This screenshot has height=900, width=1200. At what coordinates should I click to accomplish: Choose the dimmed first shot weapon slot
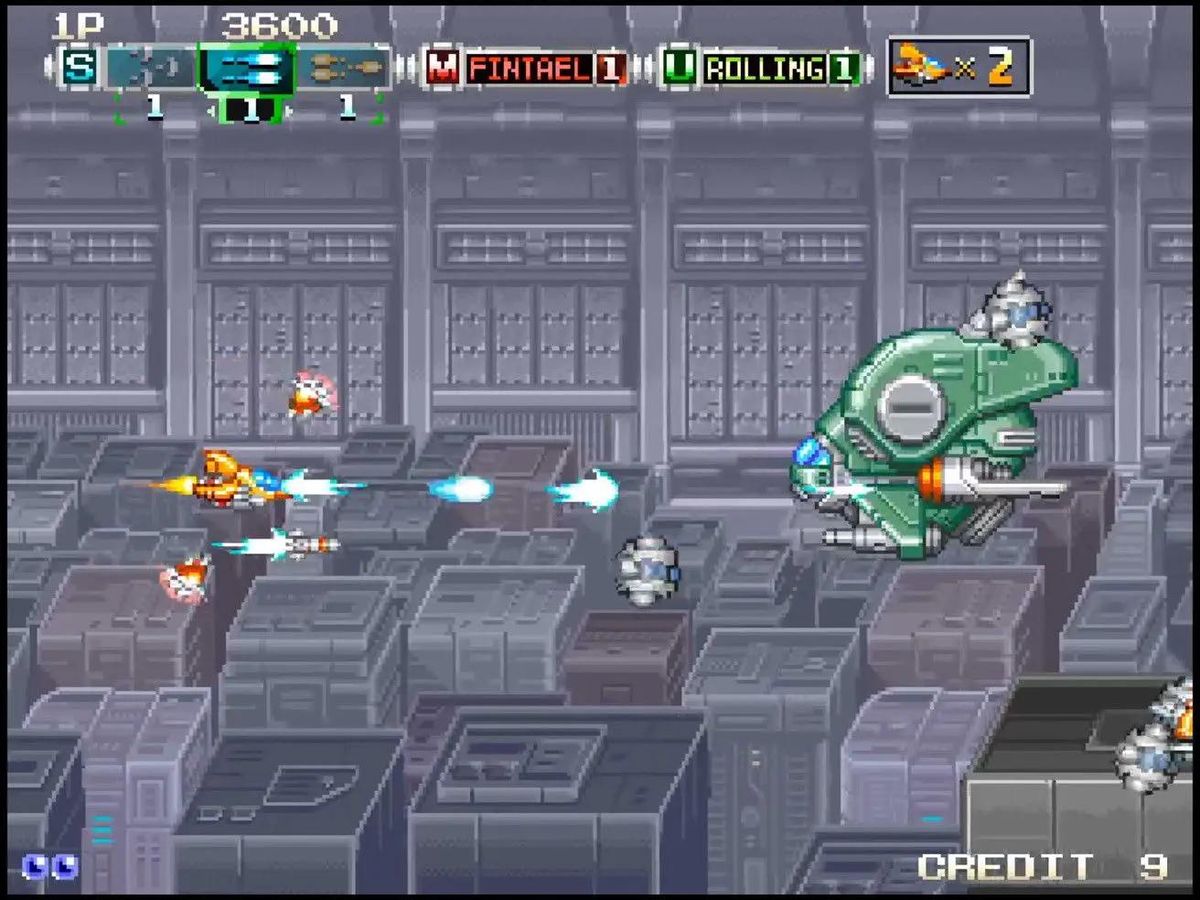[152, 68]
